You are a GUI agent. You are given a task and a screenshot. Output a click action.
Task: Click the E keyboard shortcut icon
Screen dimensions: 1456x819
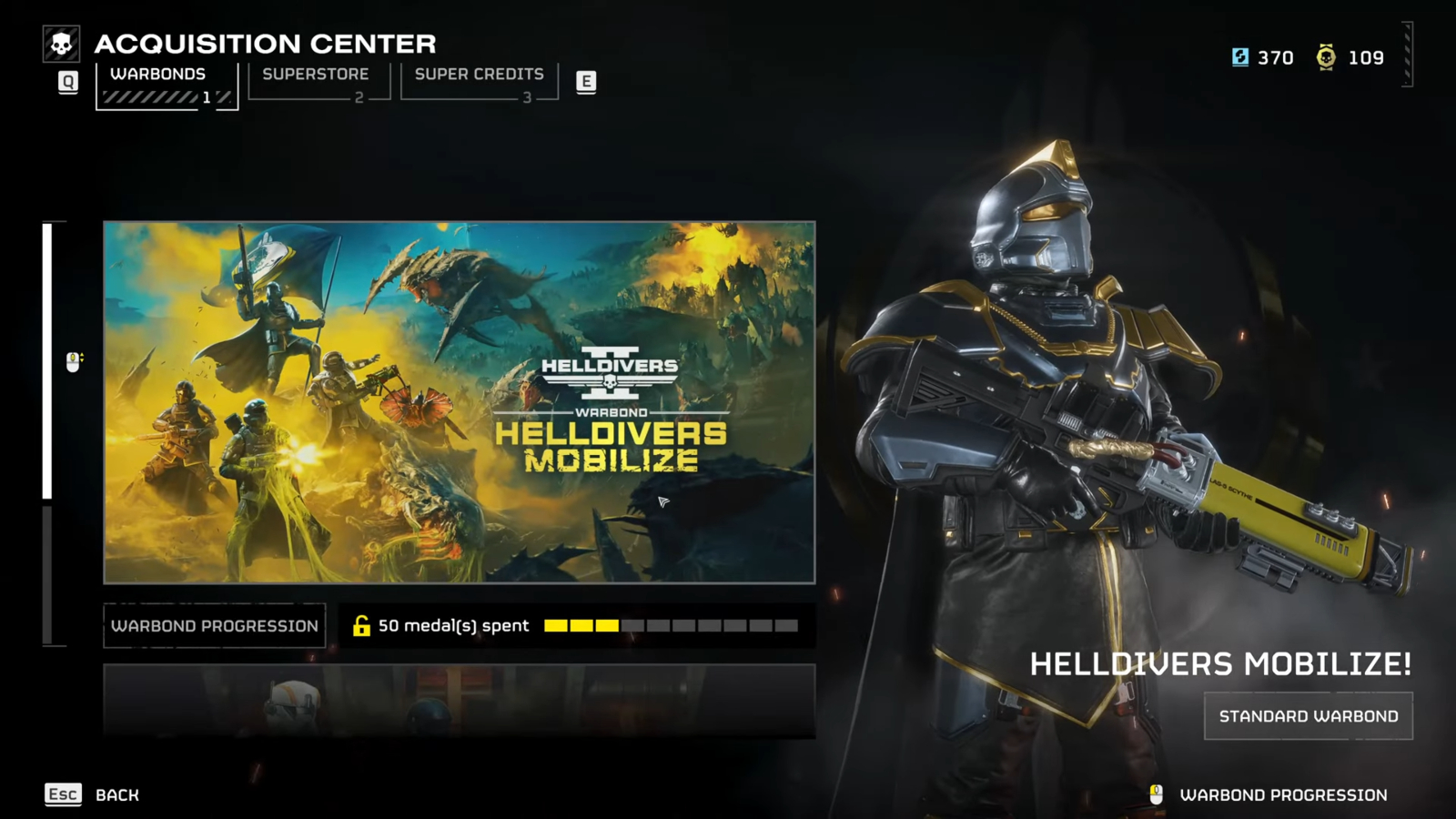[x=587, y=81]
